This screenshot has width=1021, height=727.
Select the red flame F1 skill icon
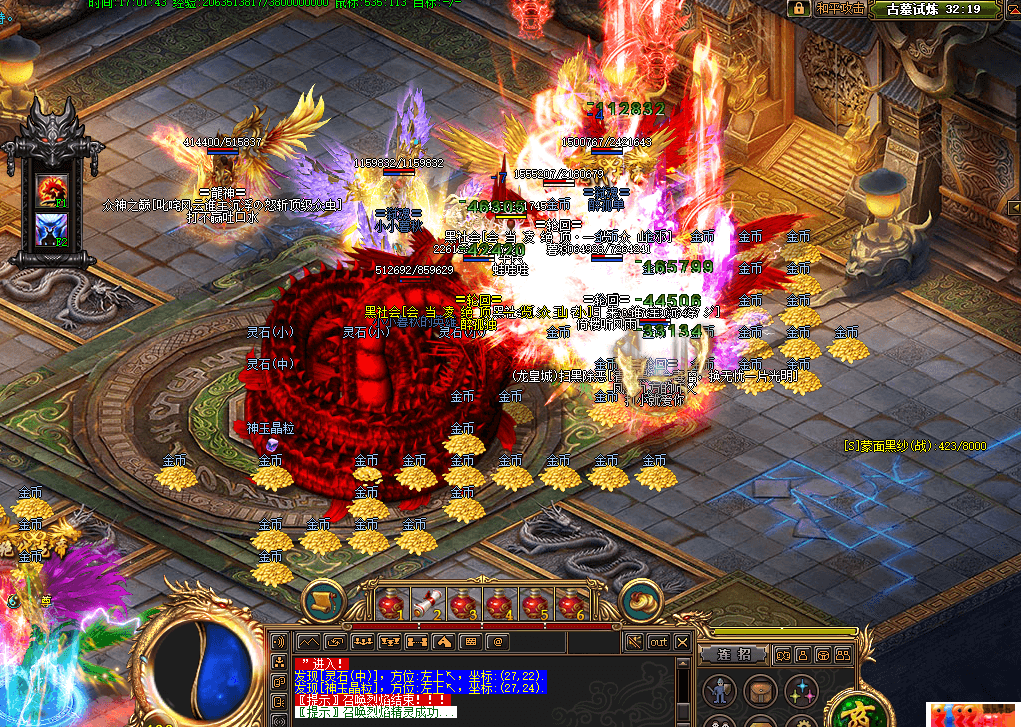pos(51,188)
